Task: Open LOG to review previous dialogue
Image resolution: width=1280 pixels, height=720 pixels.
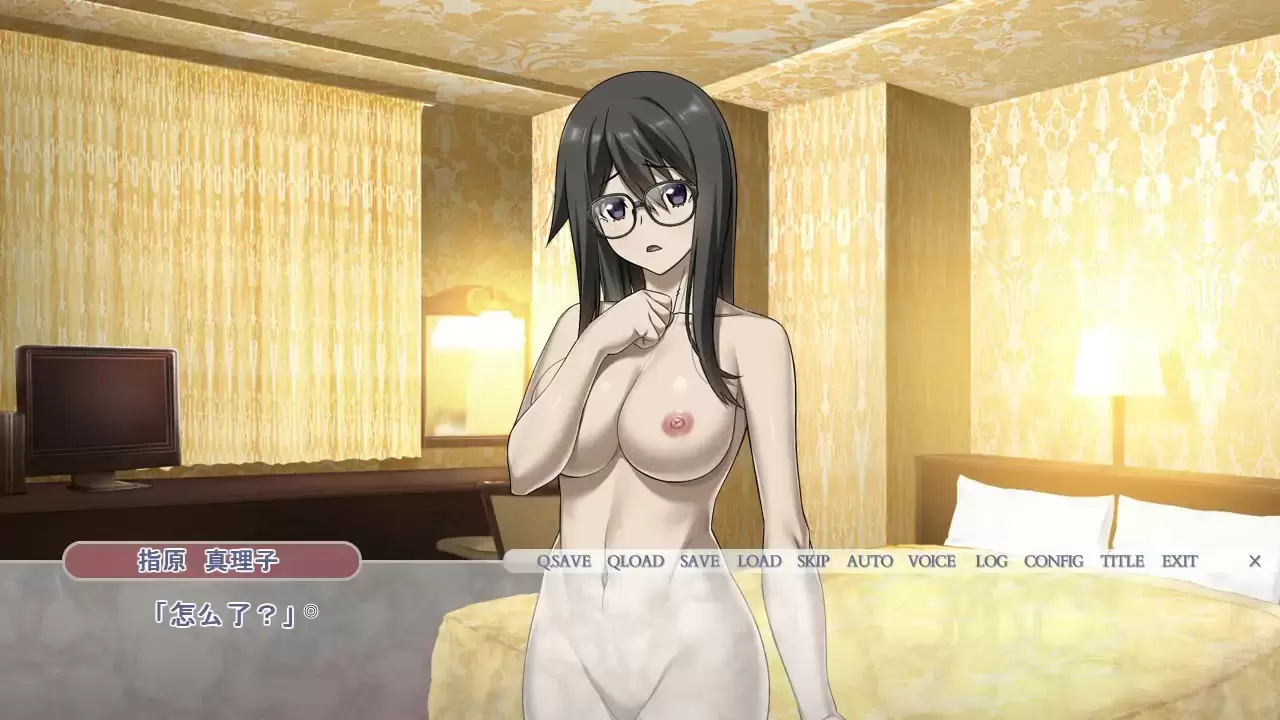Action: [989, 561]
